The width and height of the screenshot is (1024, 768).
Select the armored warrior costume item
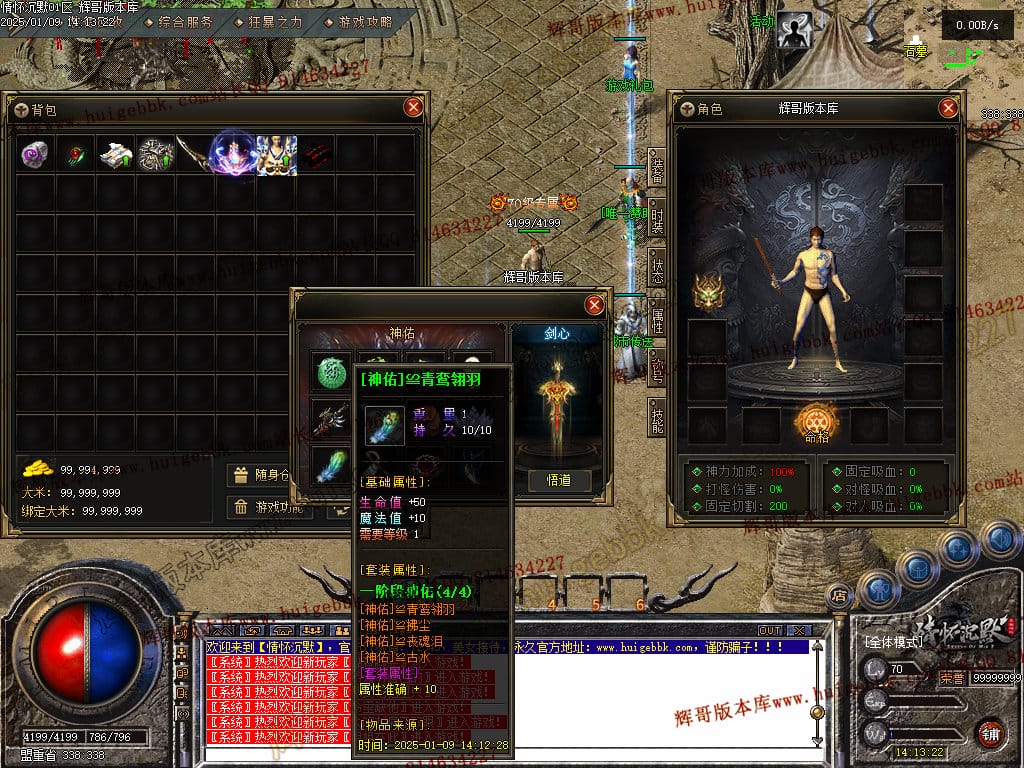(x=276, y=155)
